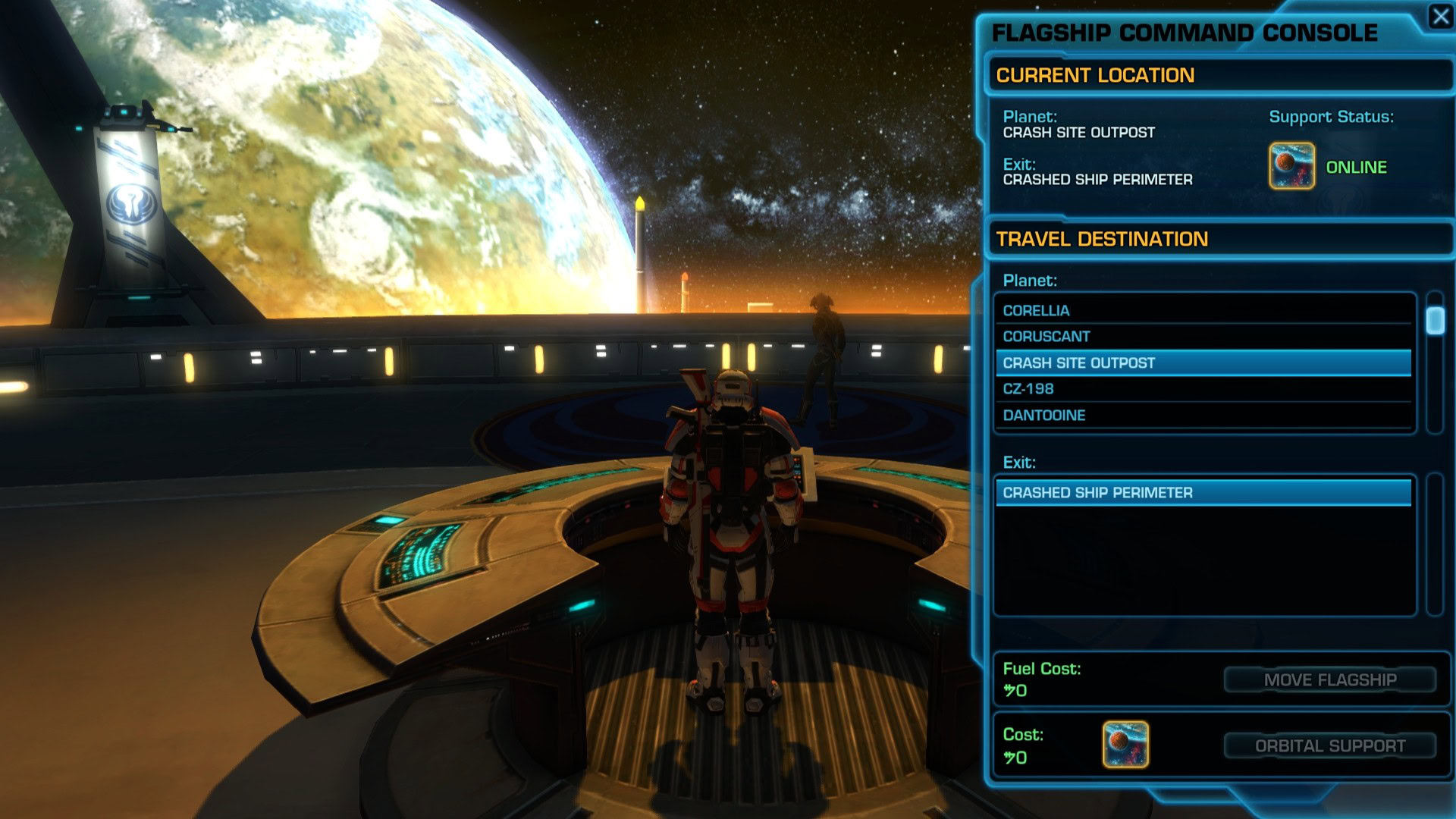Select Corellia as travel destination

click(x=1202, y=311)
